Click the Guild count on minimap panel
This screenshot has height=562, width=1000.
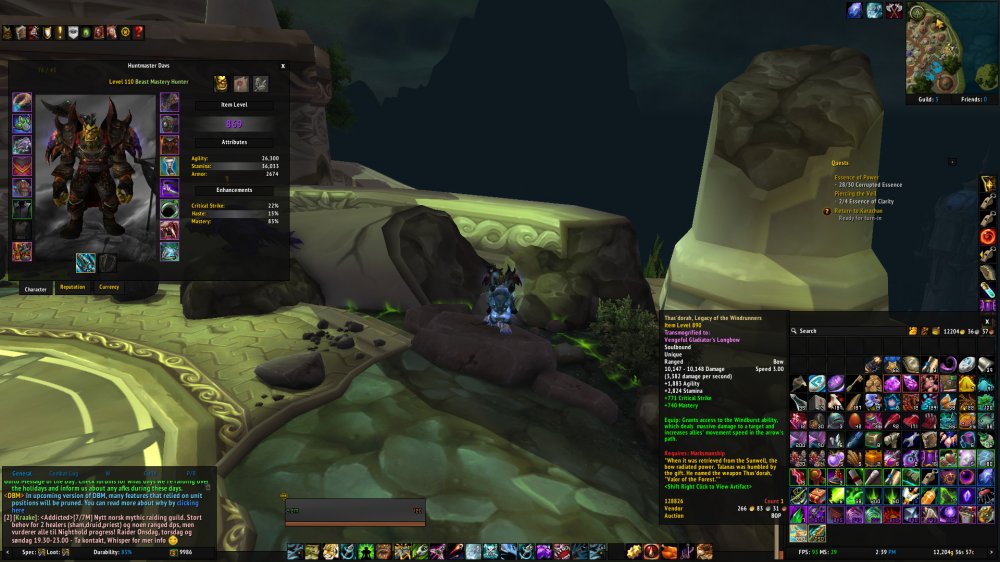(926, 100)
